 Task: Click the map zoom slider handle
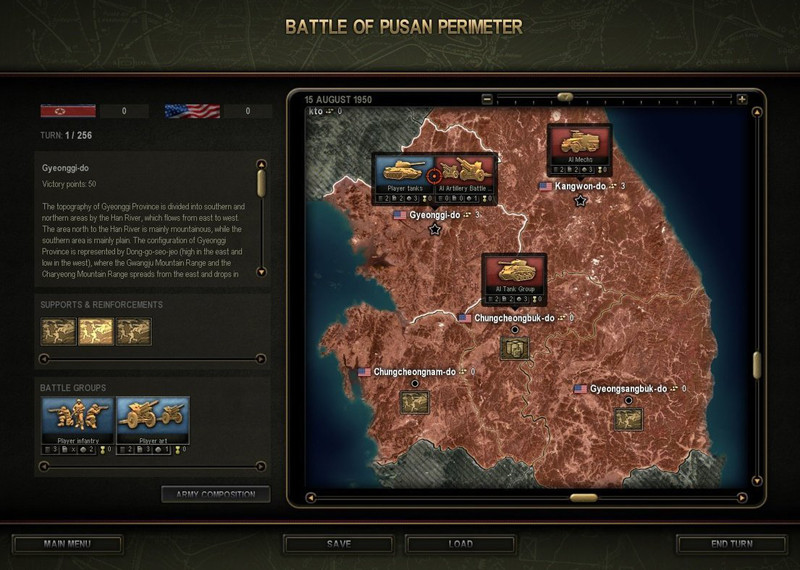(565, 98)
